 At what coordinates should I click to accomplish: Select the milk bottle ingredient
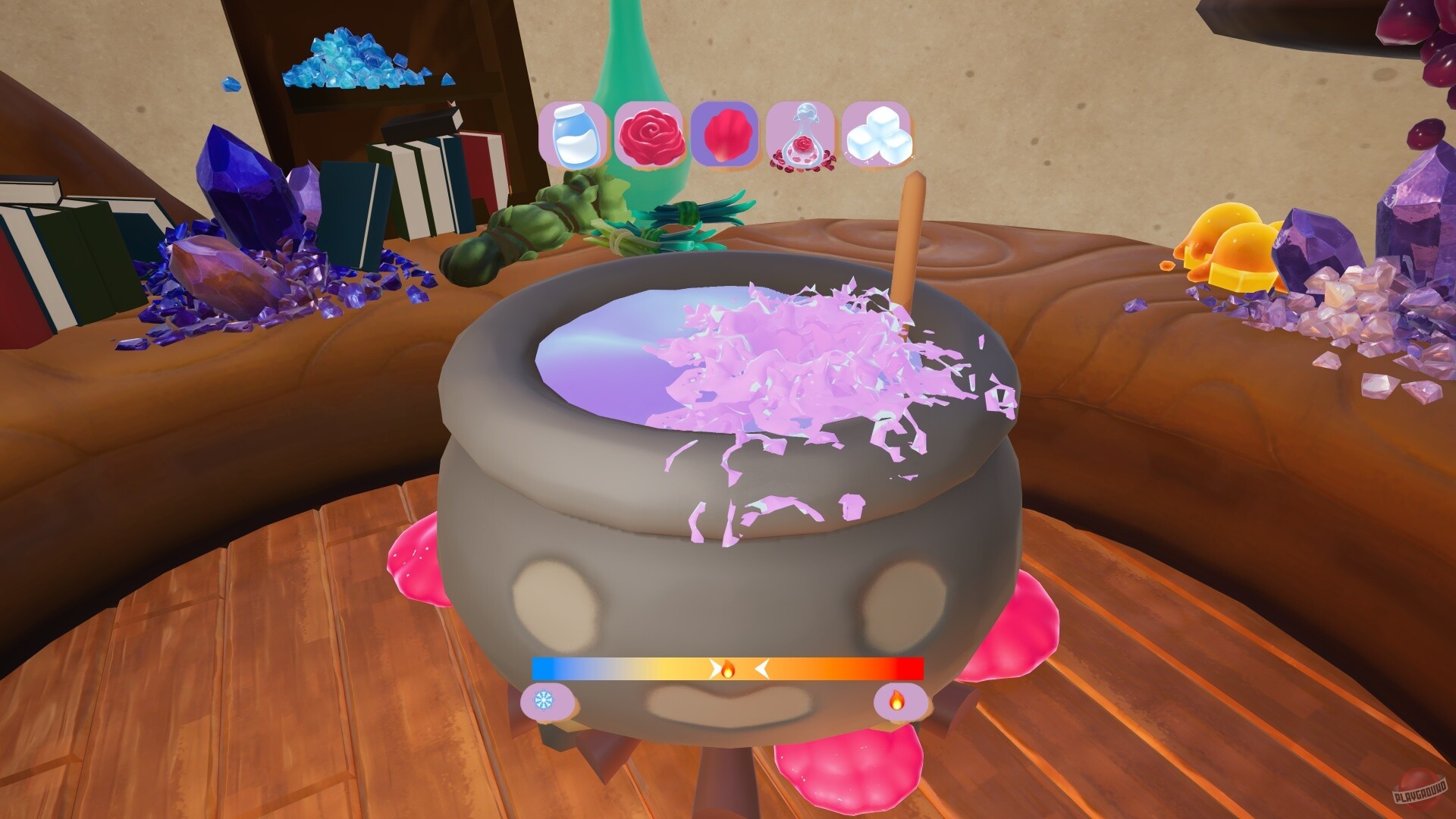pos(574,136)
